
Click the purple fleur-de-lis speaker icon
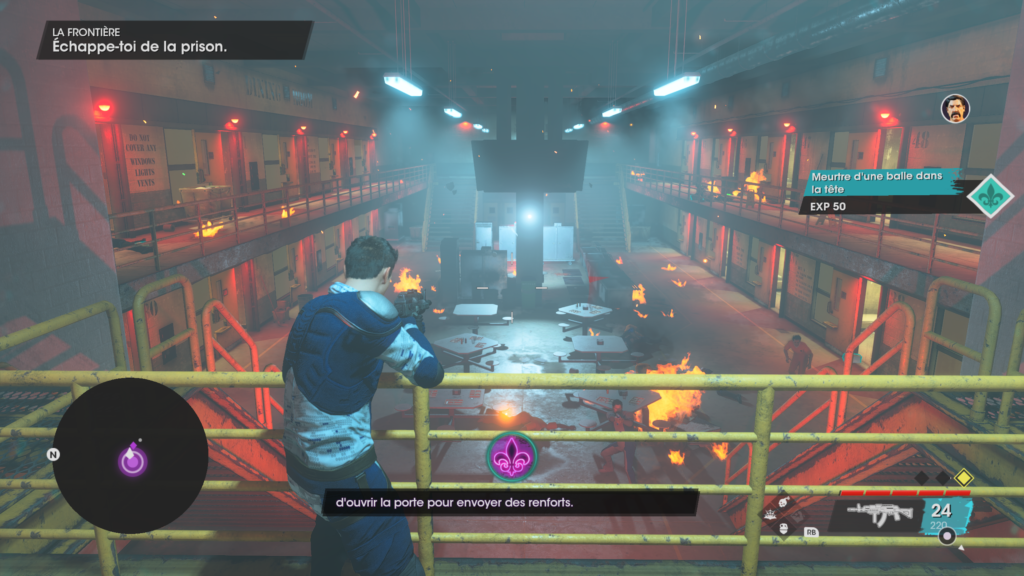point(511,456)
